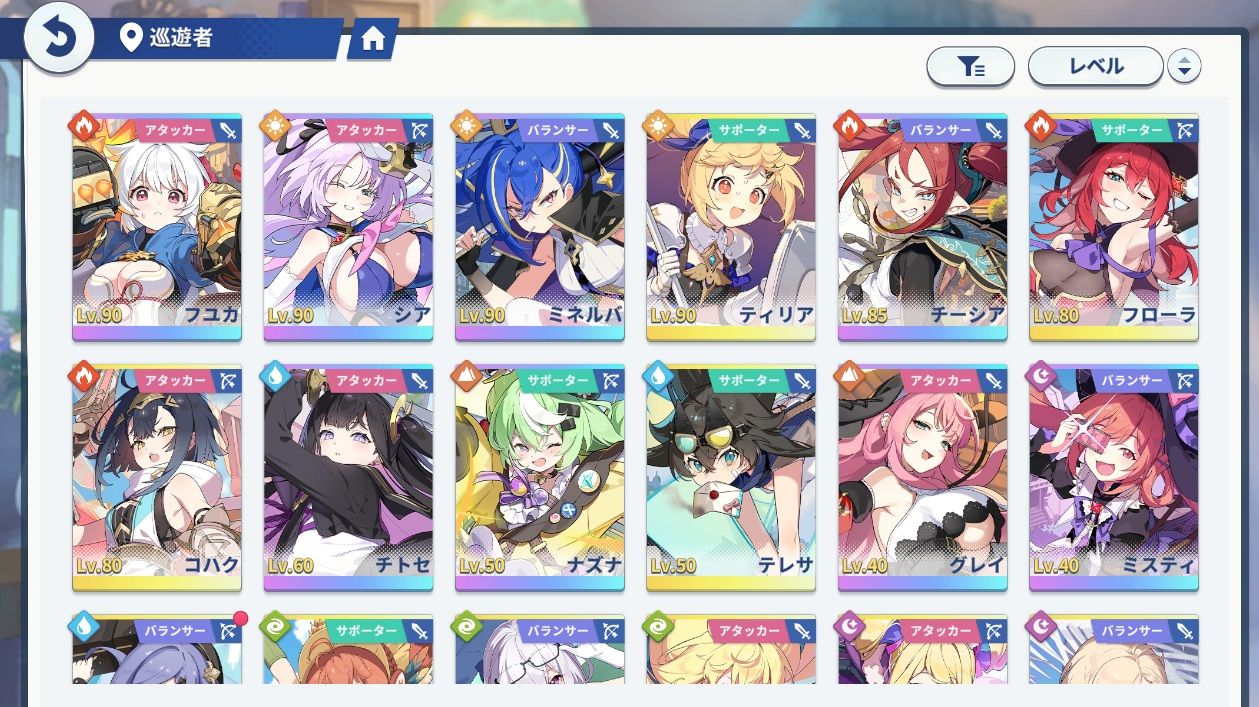The width and height of the screenshot is (1259, 707).
Task: Select the シア character card
Action: (348, 227)
